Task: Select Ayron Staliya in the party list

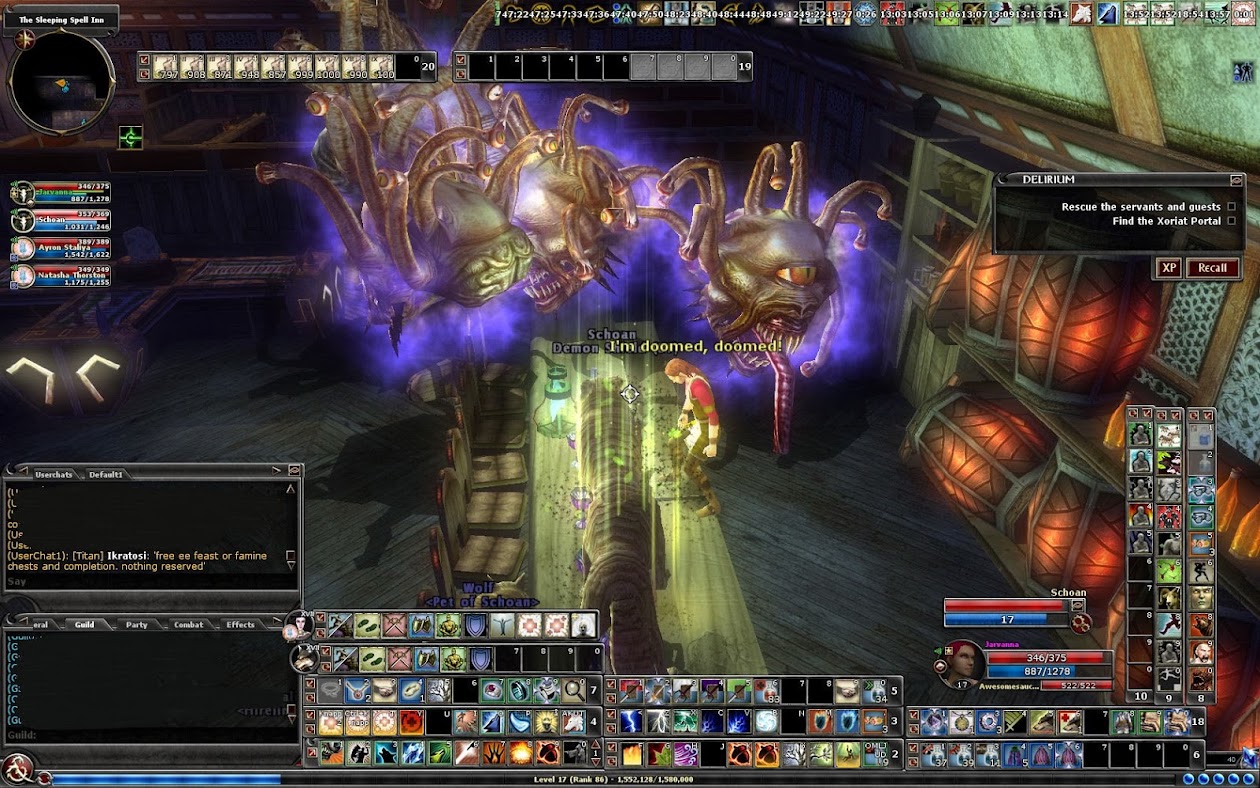Action: click(64, 248)
